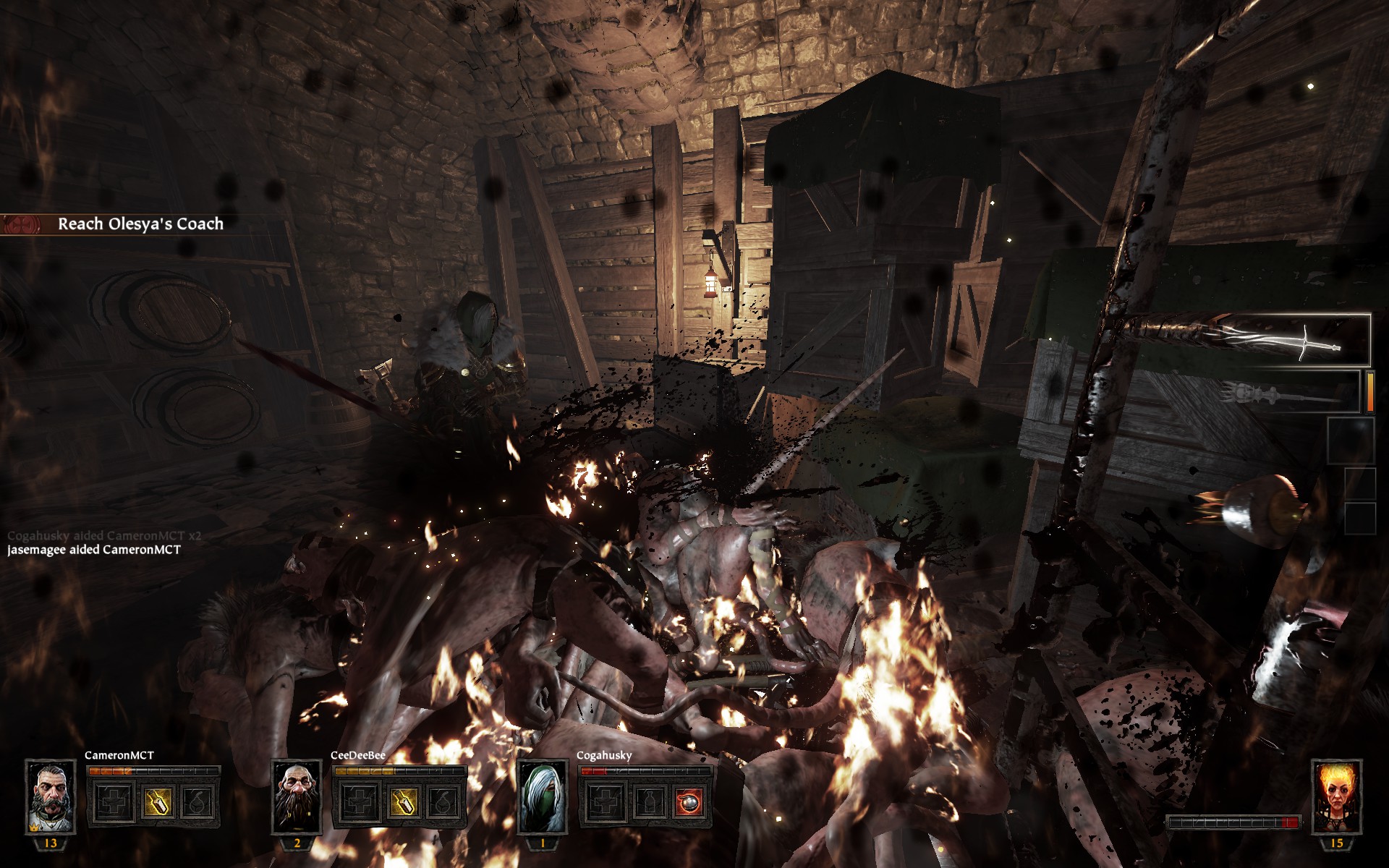Screen dimensions: 1389x868
Task: Click CameronMCT's yellow potion slot
Action: [x=157, y=801]
